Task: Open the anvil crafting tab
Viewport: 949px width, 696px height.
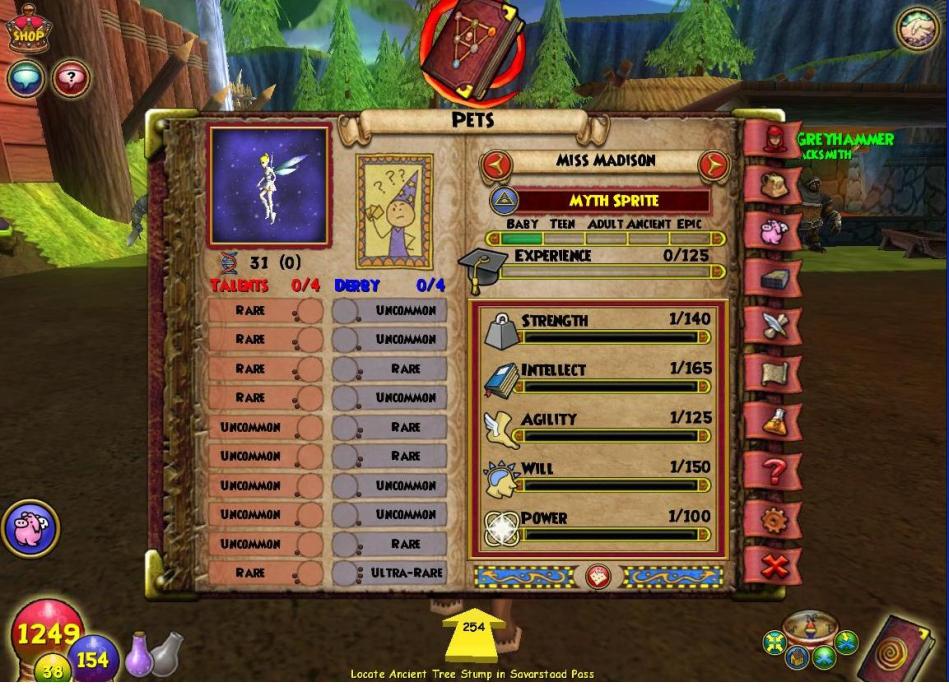Action: coord(773,279)
